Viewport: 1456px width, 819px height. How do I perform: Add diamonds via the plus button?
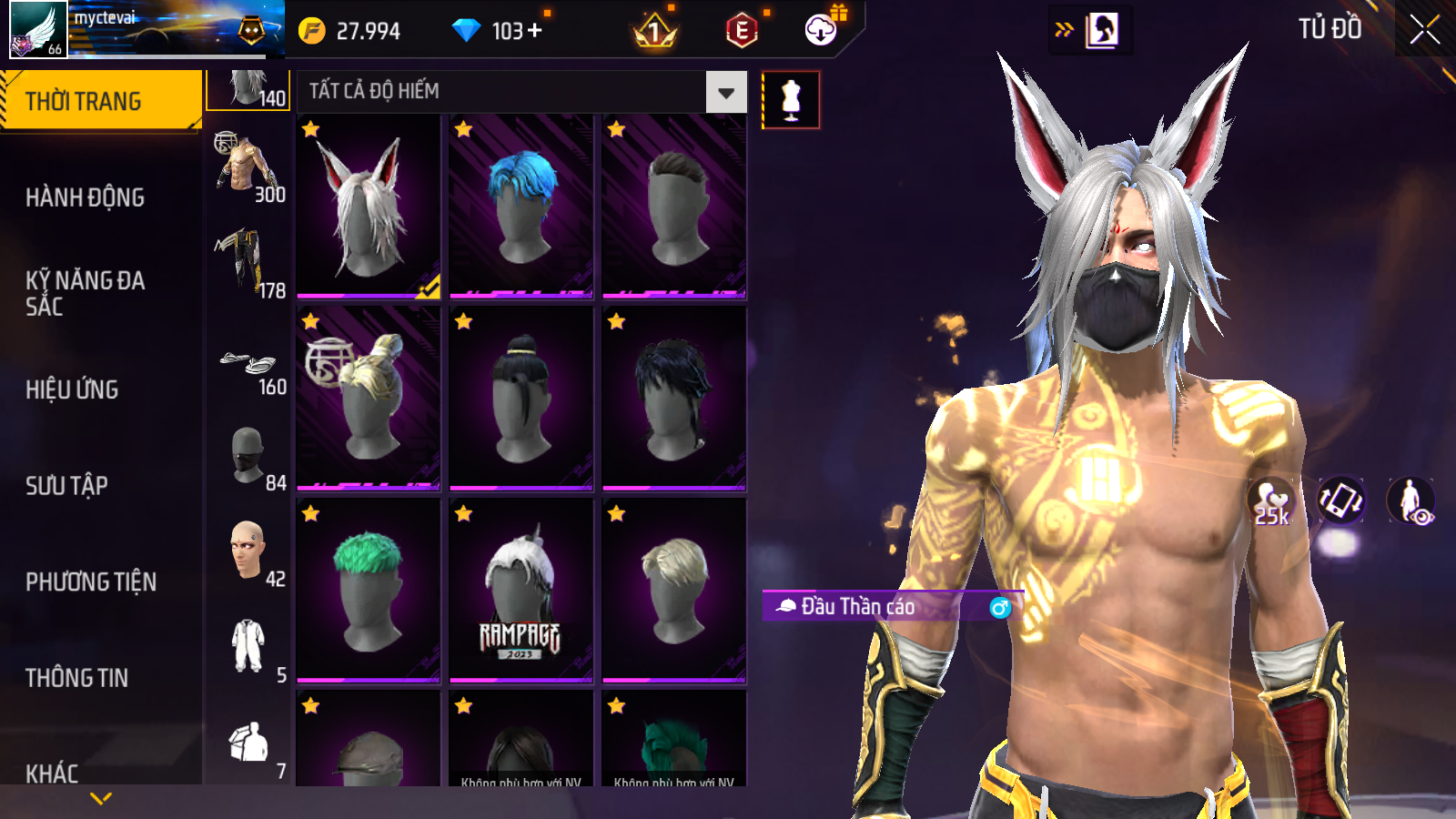[535, 31]
